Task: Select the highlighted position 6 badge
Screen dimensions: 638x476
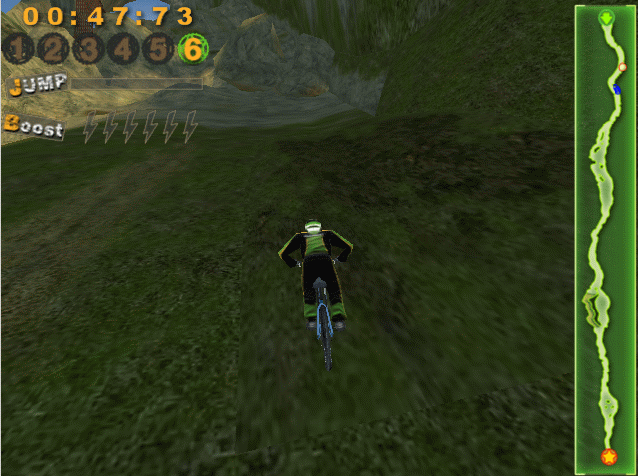Action: click(191, 48)
